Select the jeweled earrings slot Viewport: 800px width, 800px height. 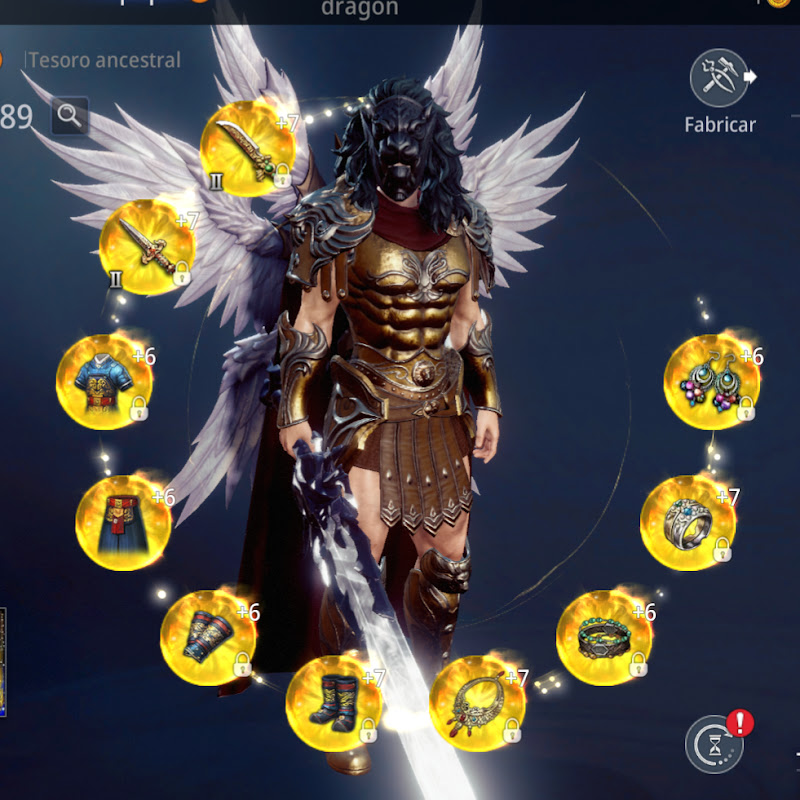[712, 382]
